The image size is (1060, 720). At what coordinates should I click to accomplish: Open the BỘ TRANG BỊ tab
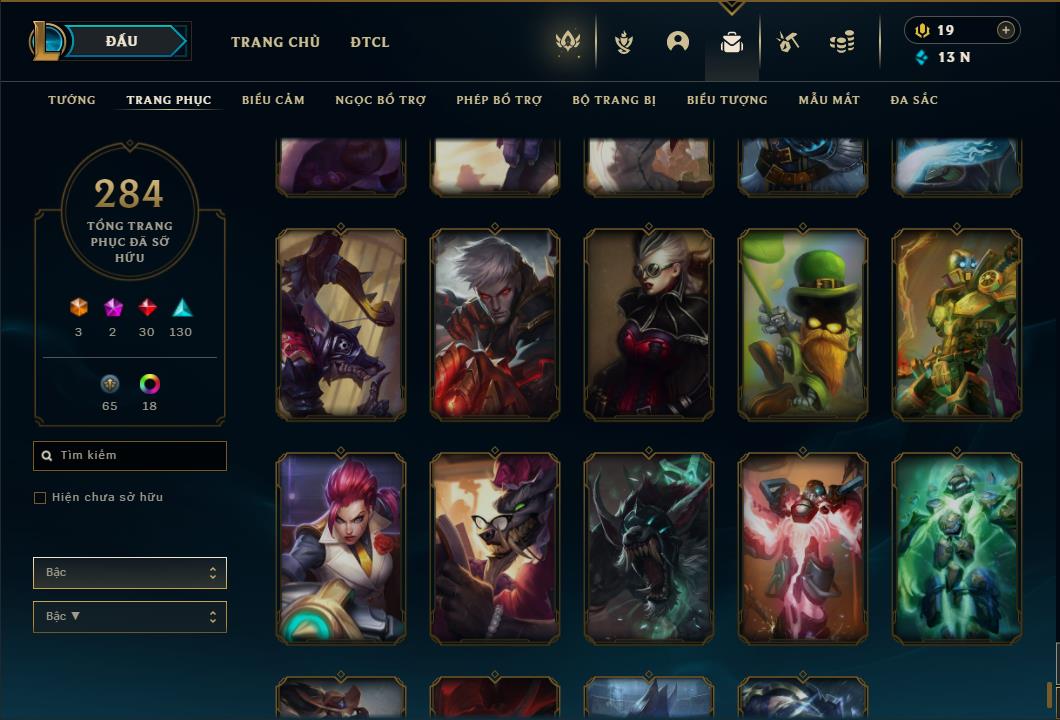coord(614,100)
